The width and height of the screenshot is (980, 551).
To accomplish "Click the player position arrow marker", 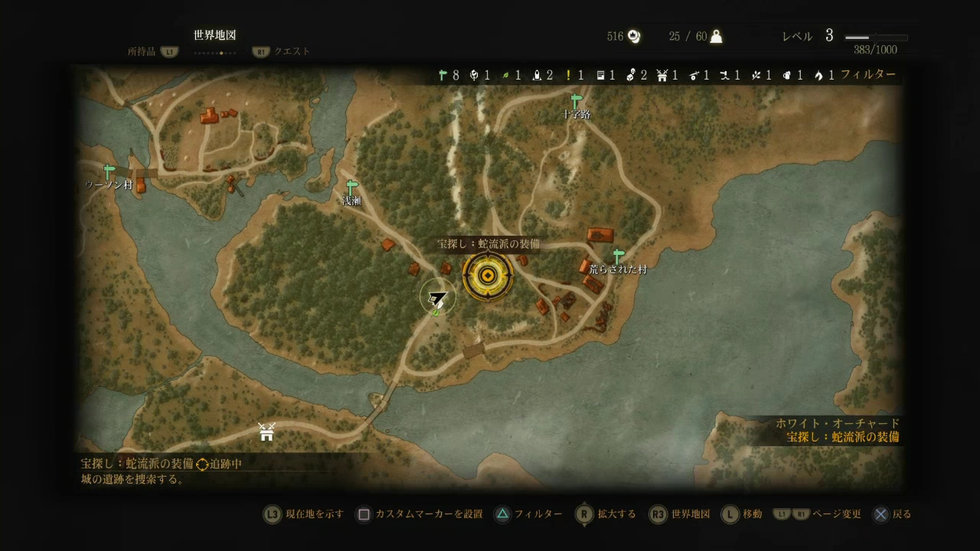I will click(437, 296).
